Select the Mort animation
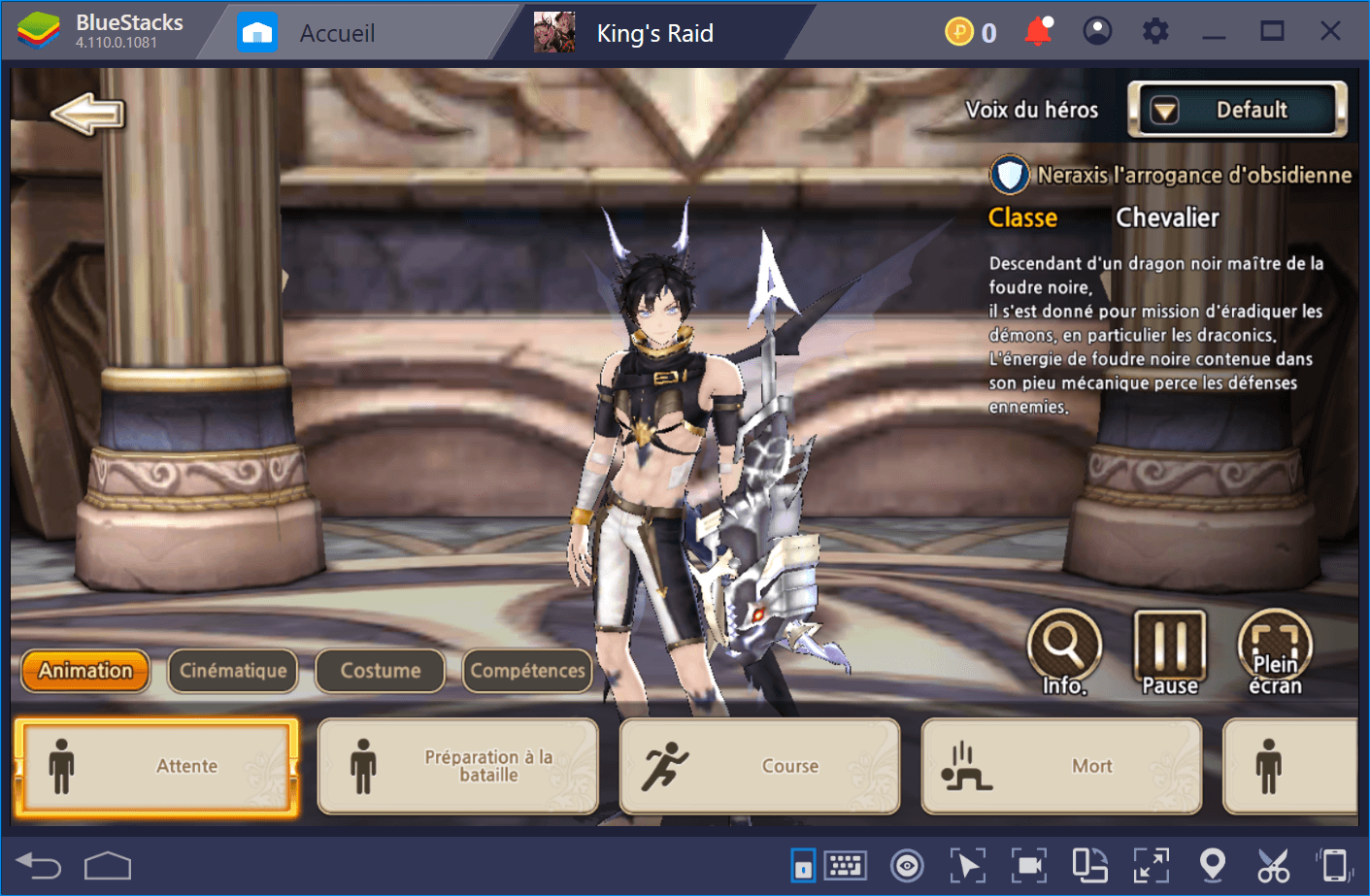This screenshot has width=1370, height=896. click(x=1061, y=766)
